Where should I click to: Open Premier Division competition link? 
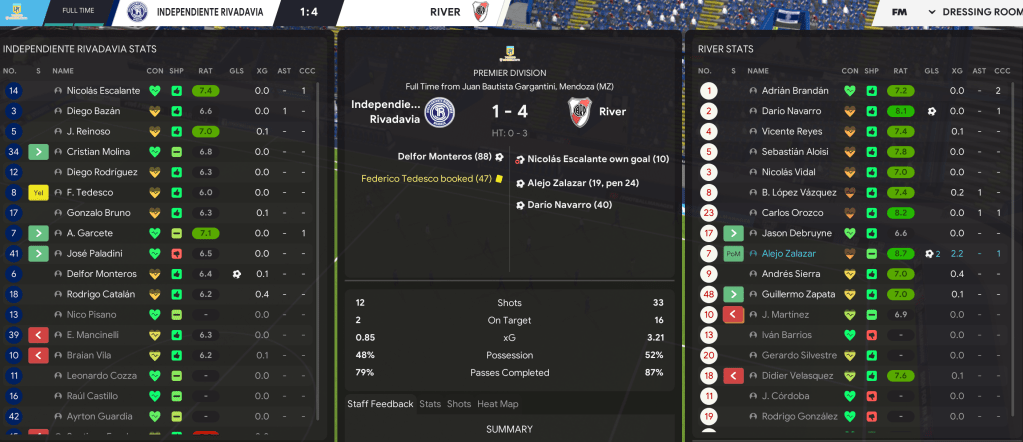click(510, 72)
